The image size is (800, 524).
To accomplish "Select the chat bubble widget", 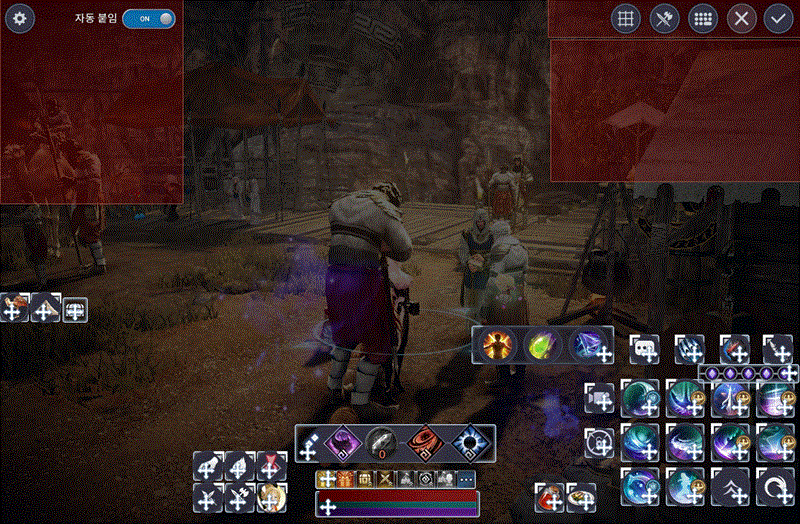I will [643, 349].
